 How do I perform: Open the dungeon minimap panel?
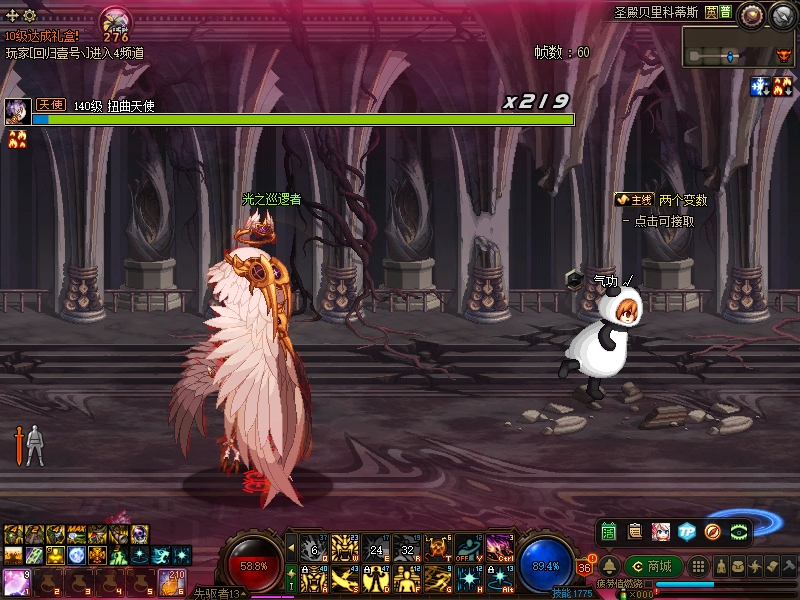740,47
